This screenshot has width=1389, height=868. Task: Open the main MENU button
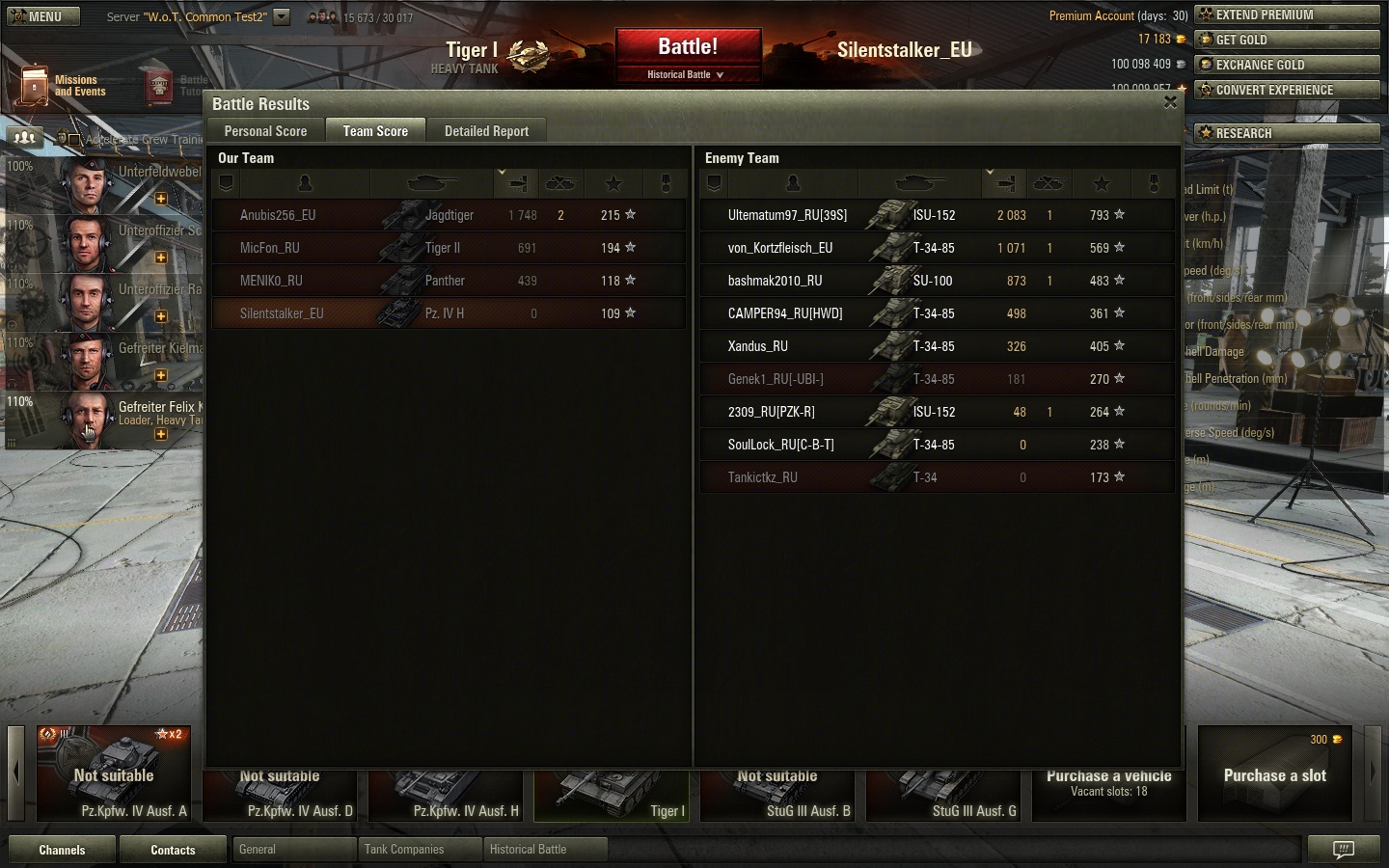tap(39, 16)
